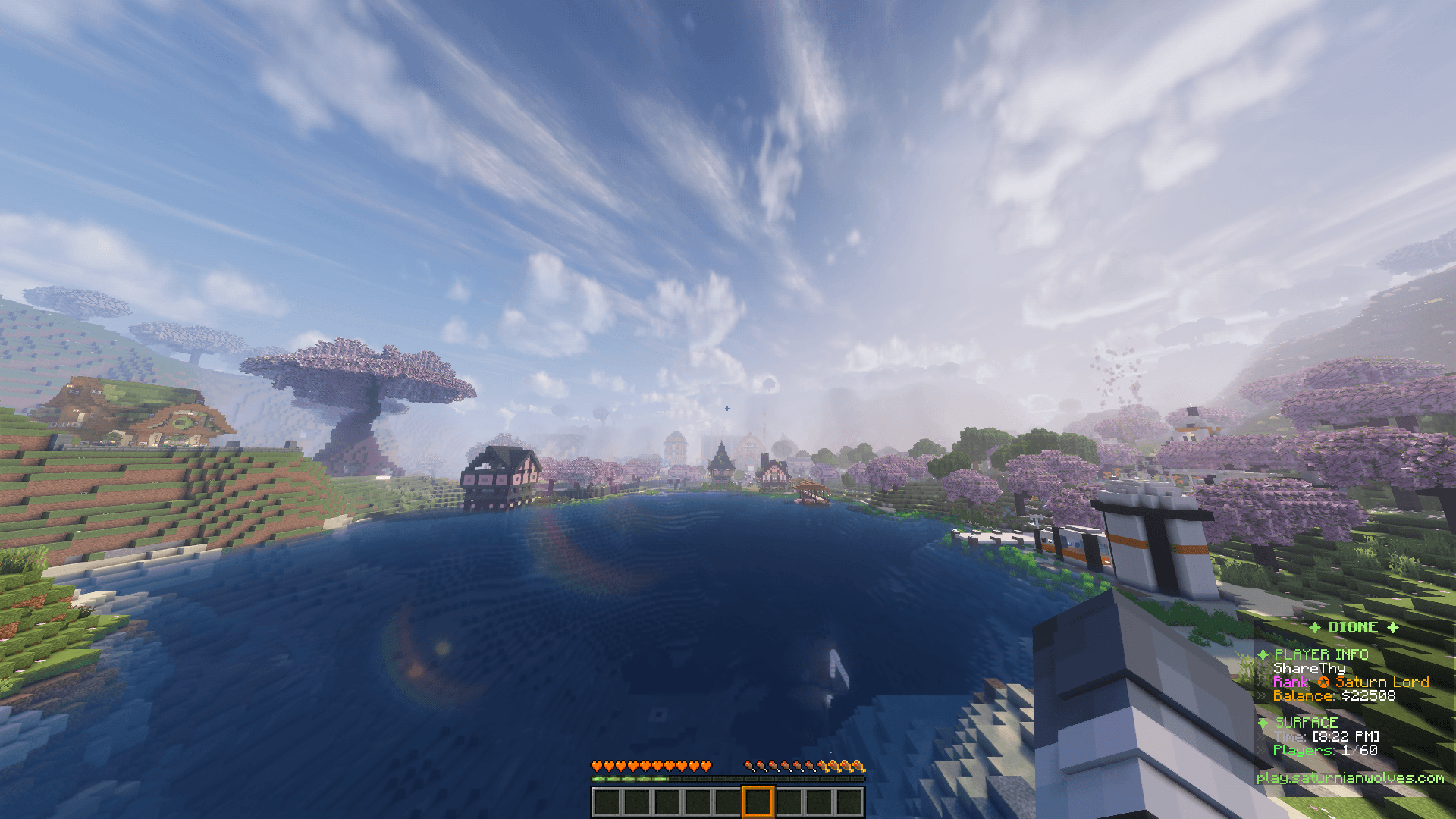Toggle selection to the first hotbar slot
Screen dimensions: 1456x819
(x=607, y=802)
